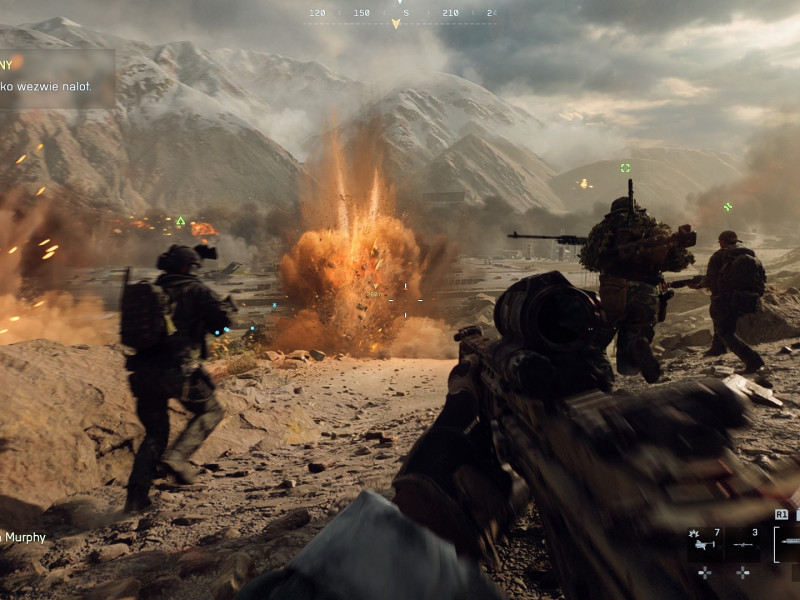Screen dimensions: 800x600
Task: Choose the gadget slot showing 3 remaining
Action: [x=743, y=543]
